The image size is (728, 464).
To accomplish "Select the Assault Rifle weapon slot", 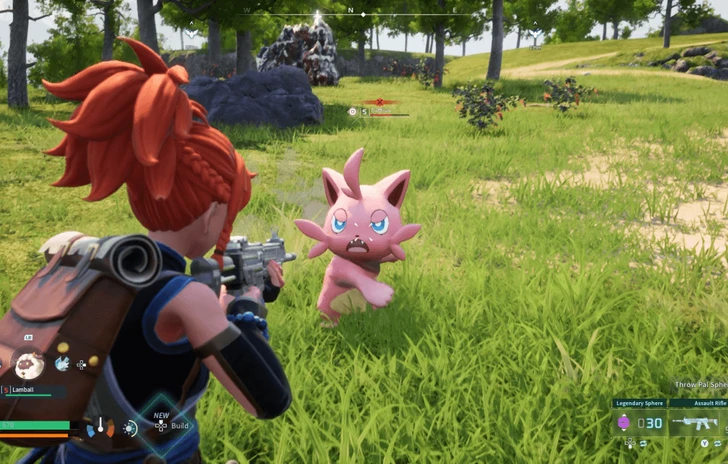I will (x=697, y=423).
